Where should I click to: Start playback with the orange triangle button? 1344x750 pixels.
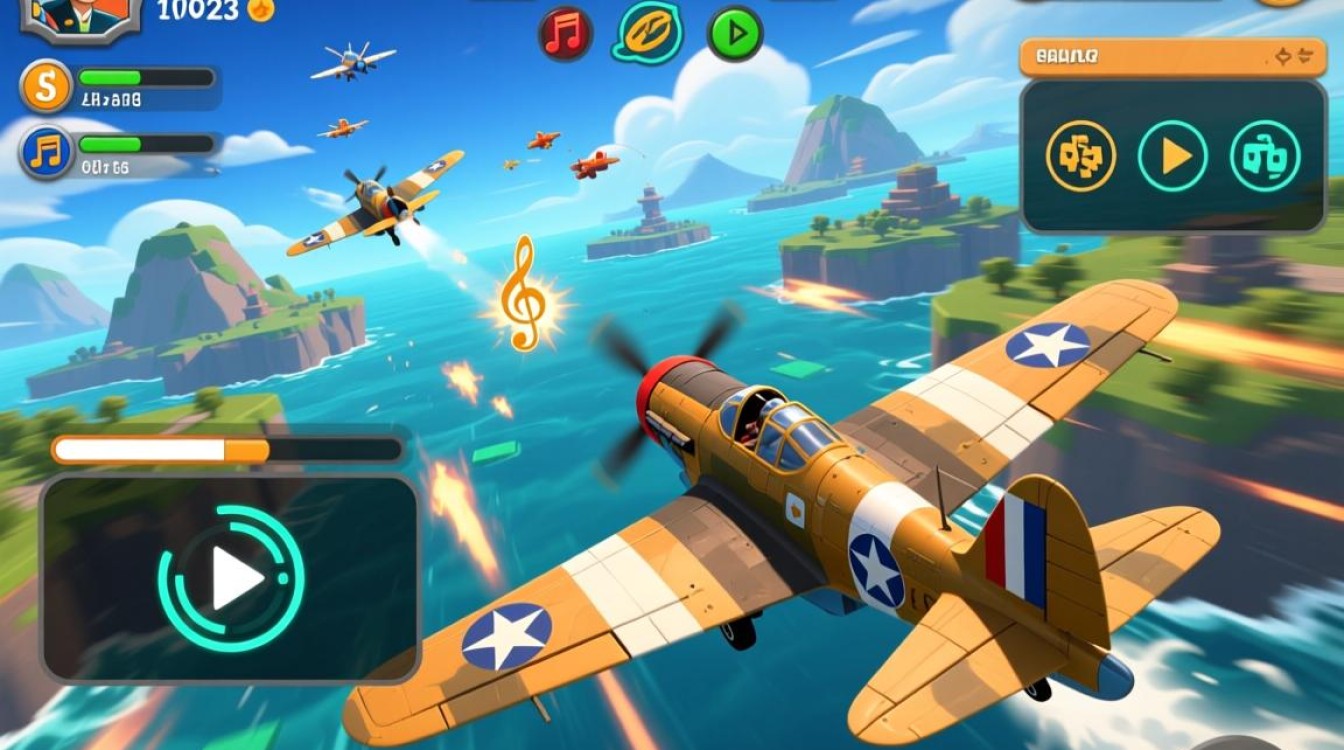pos(1173,156)
